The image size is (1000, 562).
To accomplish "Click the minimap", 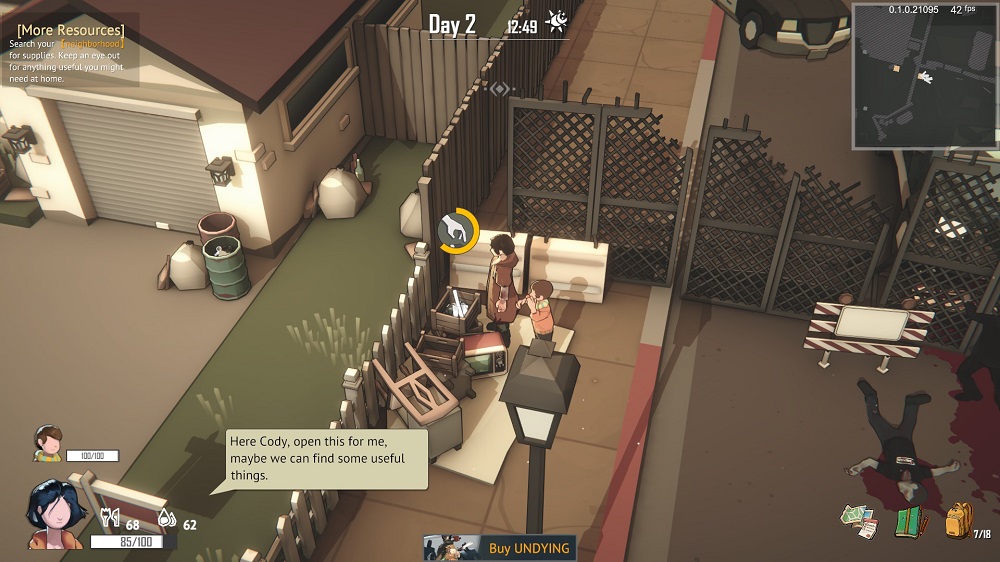I will (x=924, y=77).
